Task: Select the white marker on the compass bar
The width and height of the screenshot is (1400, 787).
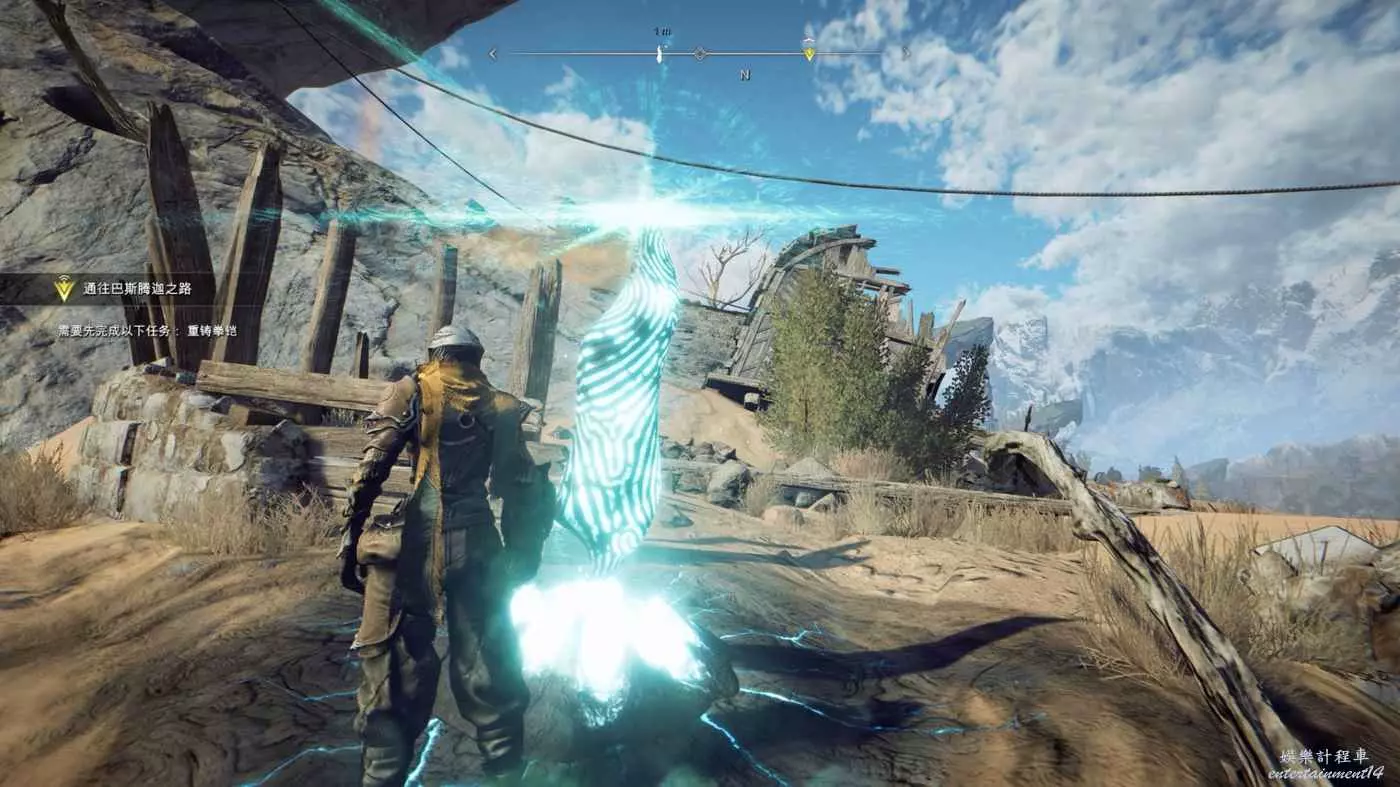Action: pyautogui.click(x=659, y=54)
